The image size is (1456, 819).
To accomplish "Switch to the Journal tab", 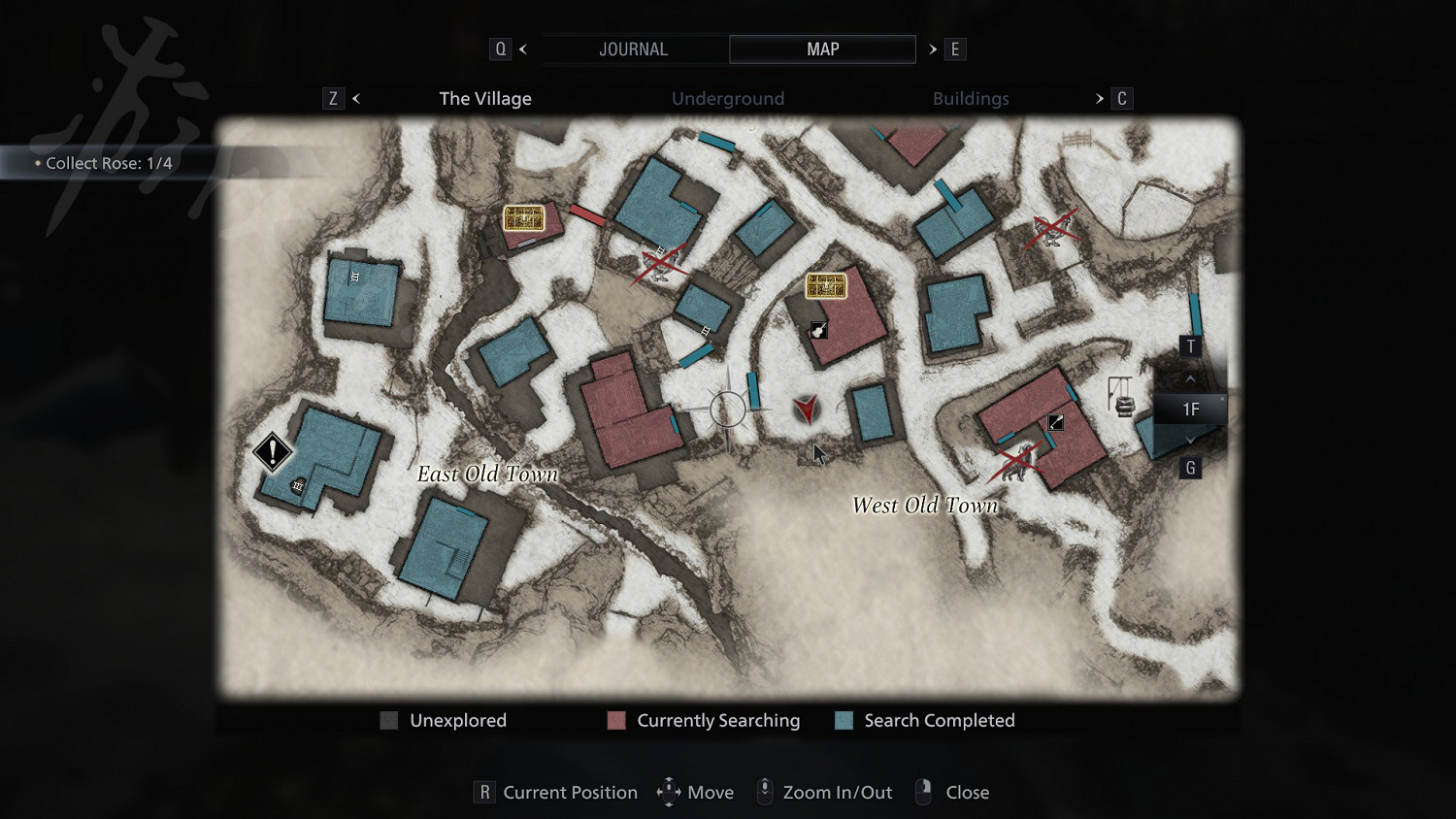I will click(633, 49).
